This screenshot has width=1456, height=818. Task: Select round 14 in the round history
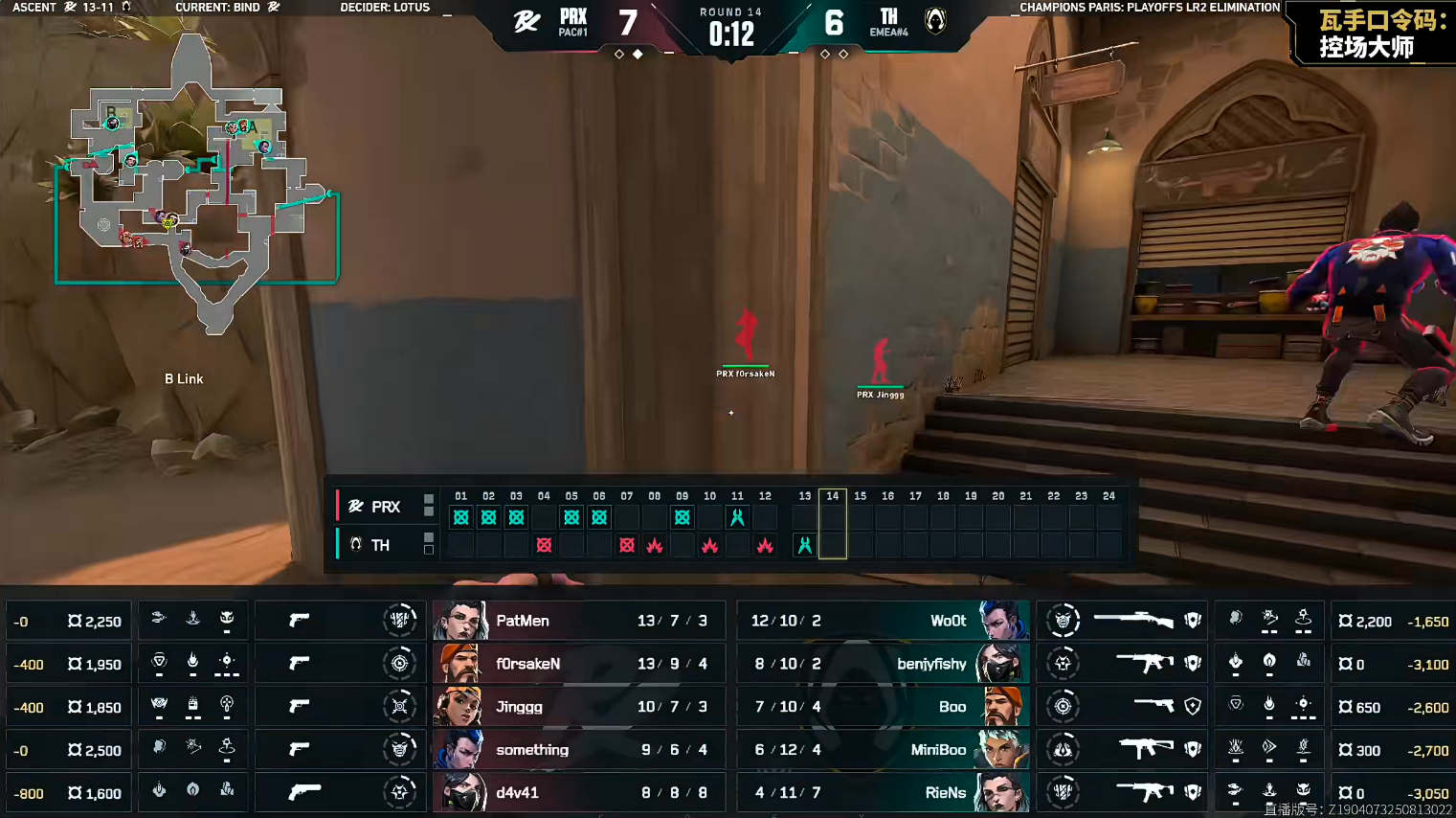pyautogui.click(x=833, y=523)
